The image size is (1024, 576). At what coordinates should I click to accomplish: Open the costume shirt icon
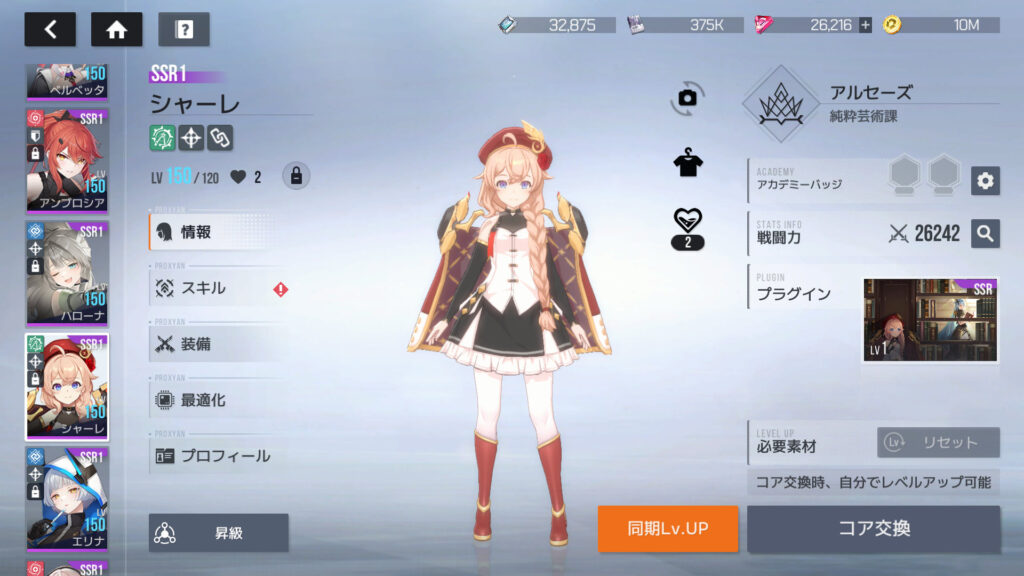[687, 164]
